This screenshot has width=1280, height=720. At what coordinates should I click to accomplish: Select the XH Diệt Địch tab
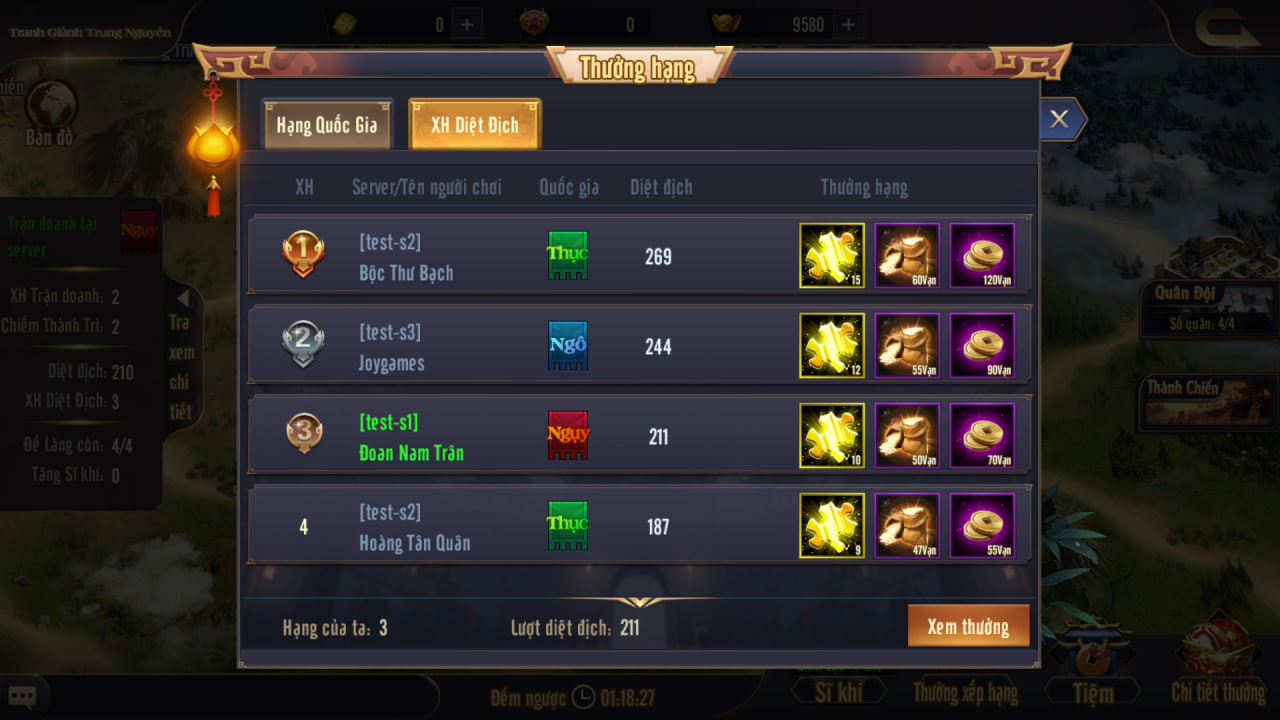475,125
